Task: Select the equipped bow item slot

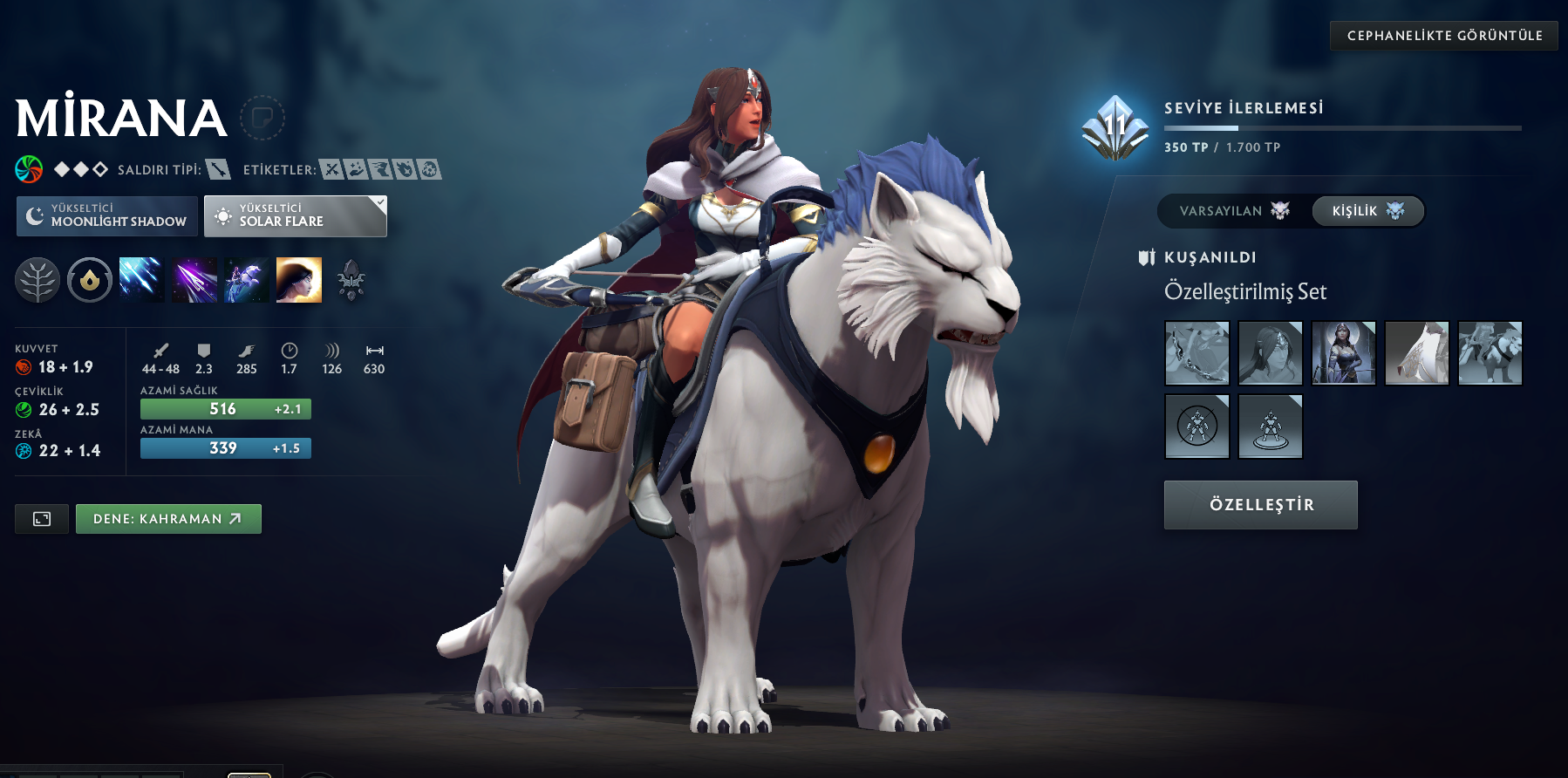Action: pos(1197,353)
